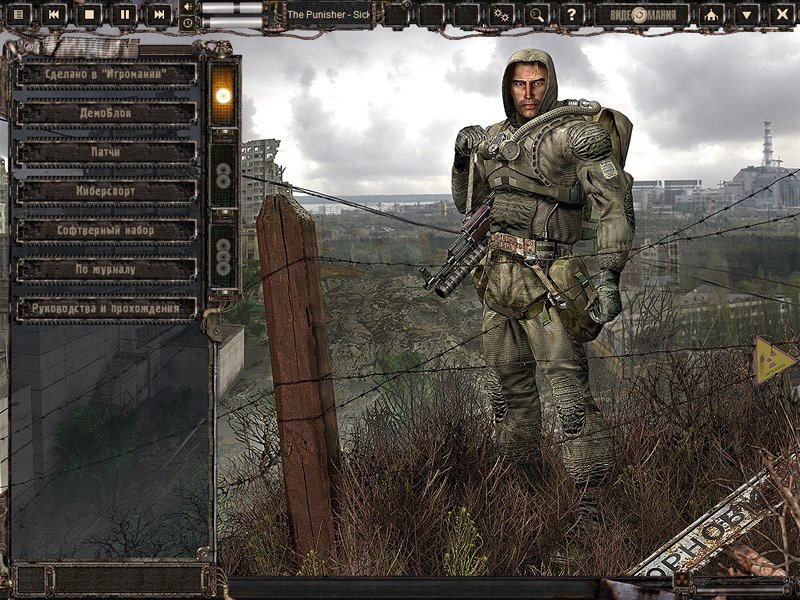This screenshot has width=800, height=600.
Task: Stop the music playback
Action: (x=89, y=14)
